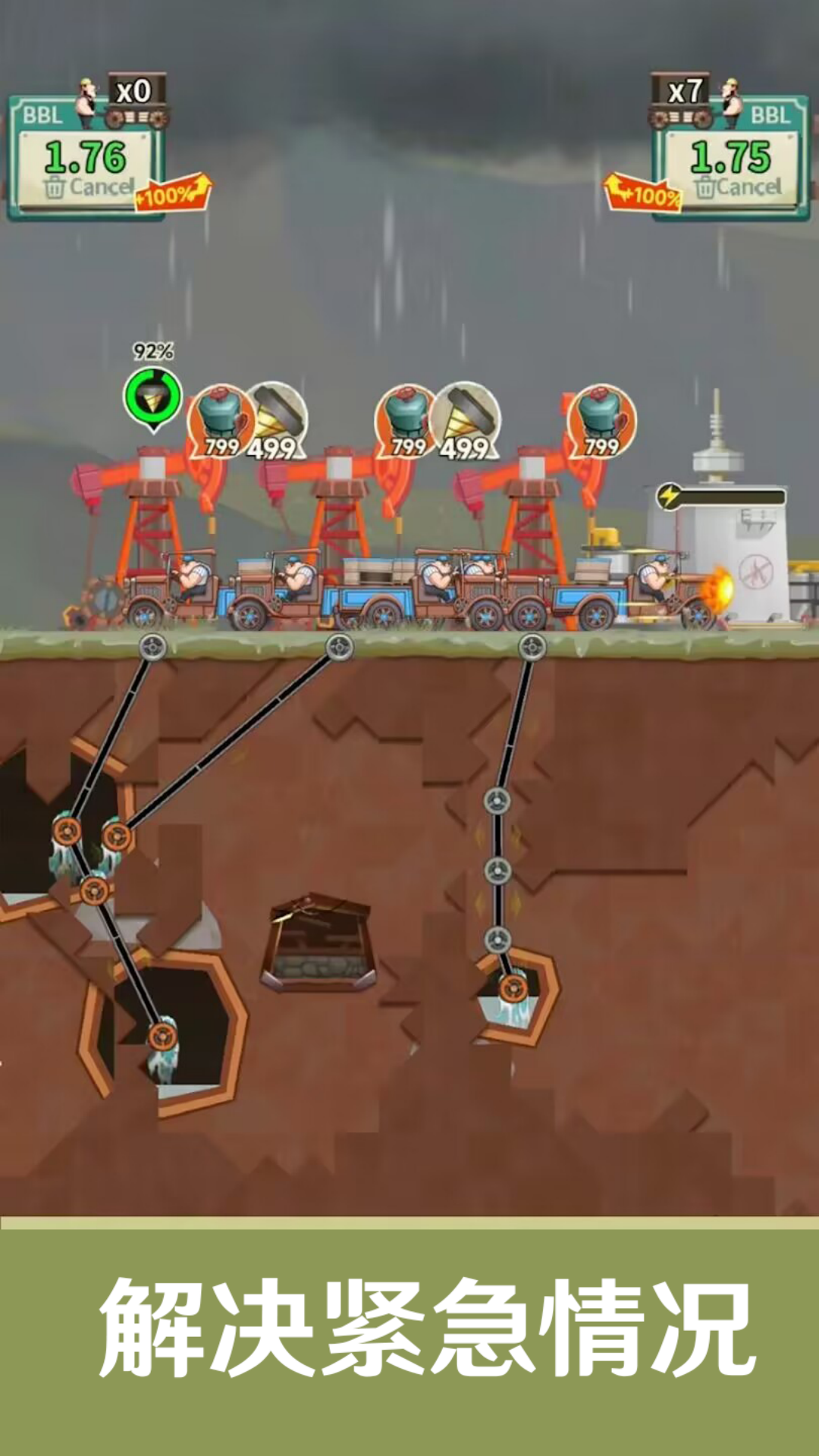819x1456 pixels.
Task: Tap the +100% arrow beside the 1.76 price
Action: click(x=173, y=193)
